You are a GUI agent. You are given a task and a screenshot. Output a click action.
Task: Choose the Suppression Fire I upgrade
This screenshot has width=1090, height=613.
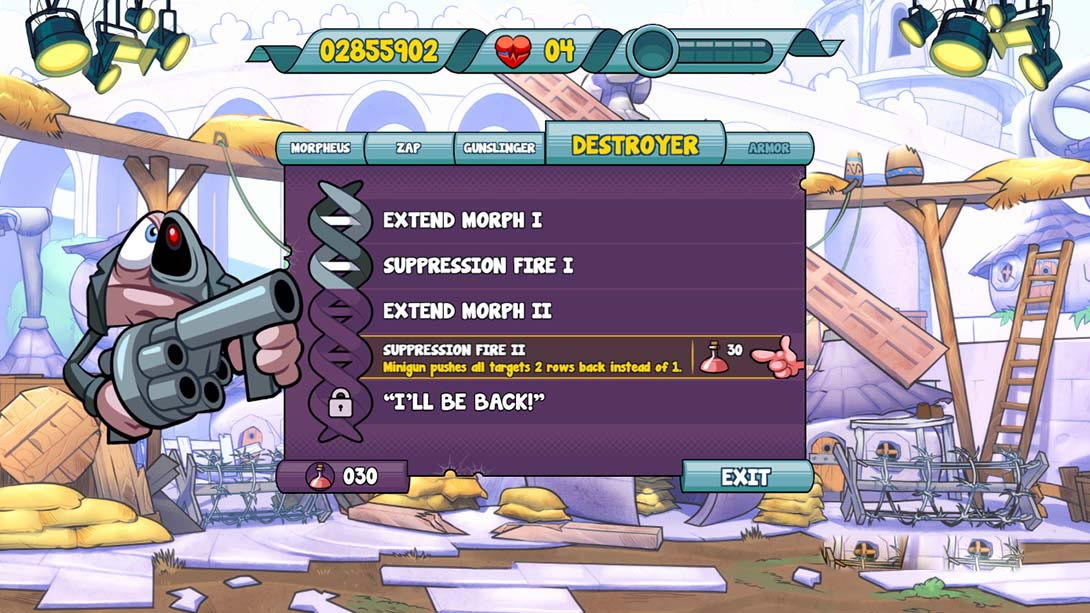point(478,266)
